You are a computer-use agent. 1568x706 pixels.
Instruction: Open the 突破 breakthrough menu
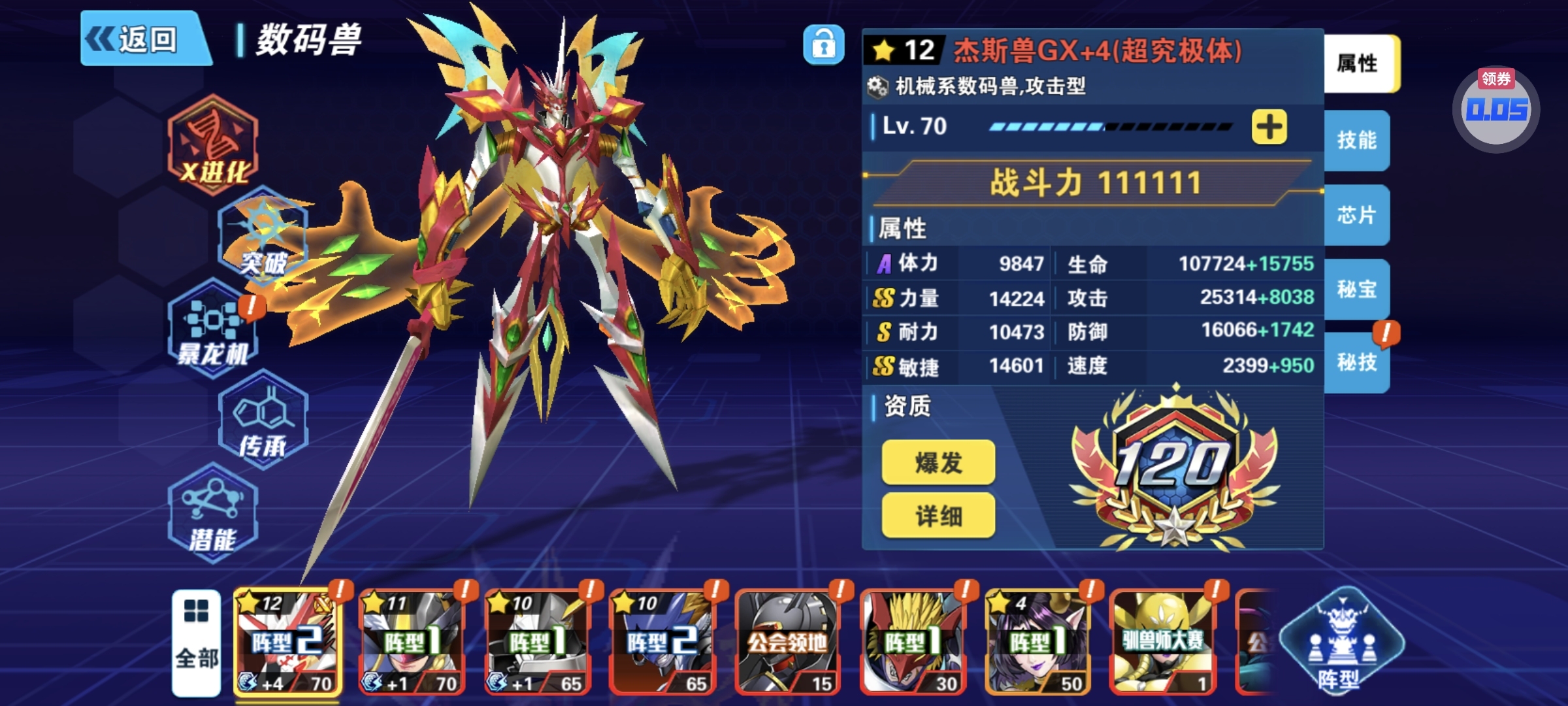coord(263,238)
